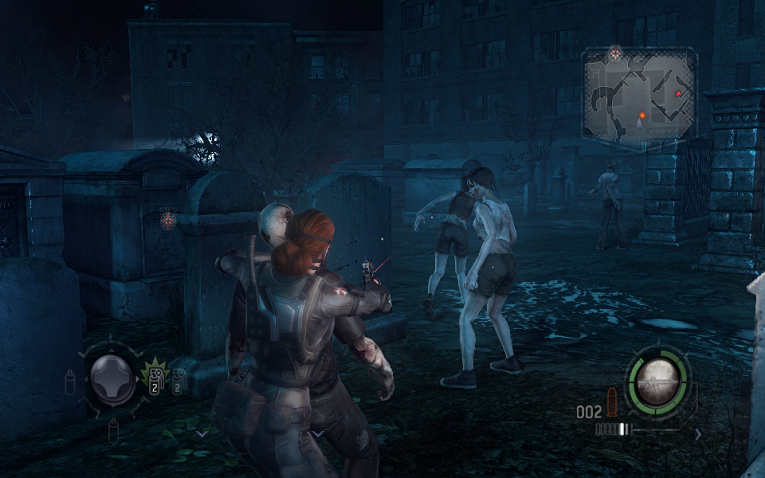This screenshot has height=478, width=765.
Task: Click the minimap panel
Action: pyautogui.click(x=640, y=95)
